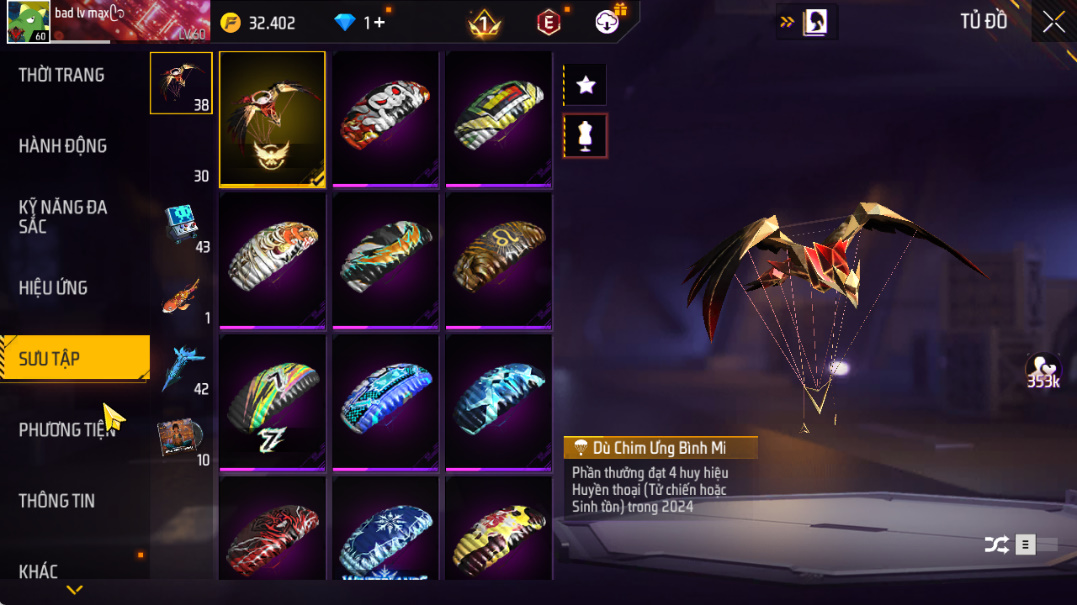The image size is (1077, 605).
Task: Open the Thời Trang category
Action: (x=62, y=75)
